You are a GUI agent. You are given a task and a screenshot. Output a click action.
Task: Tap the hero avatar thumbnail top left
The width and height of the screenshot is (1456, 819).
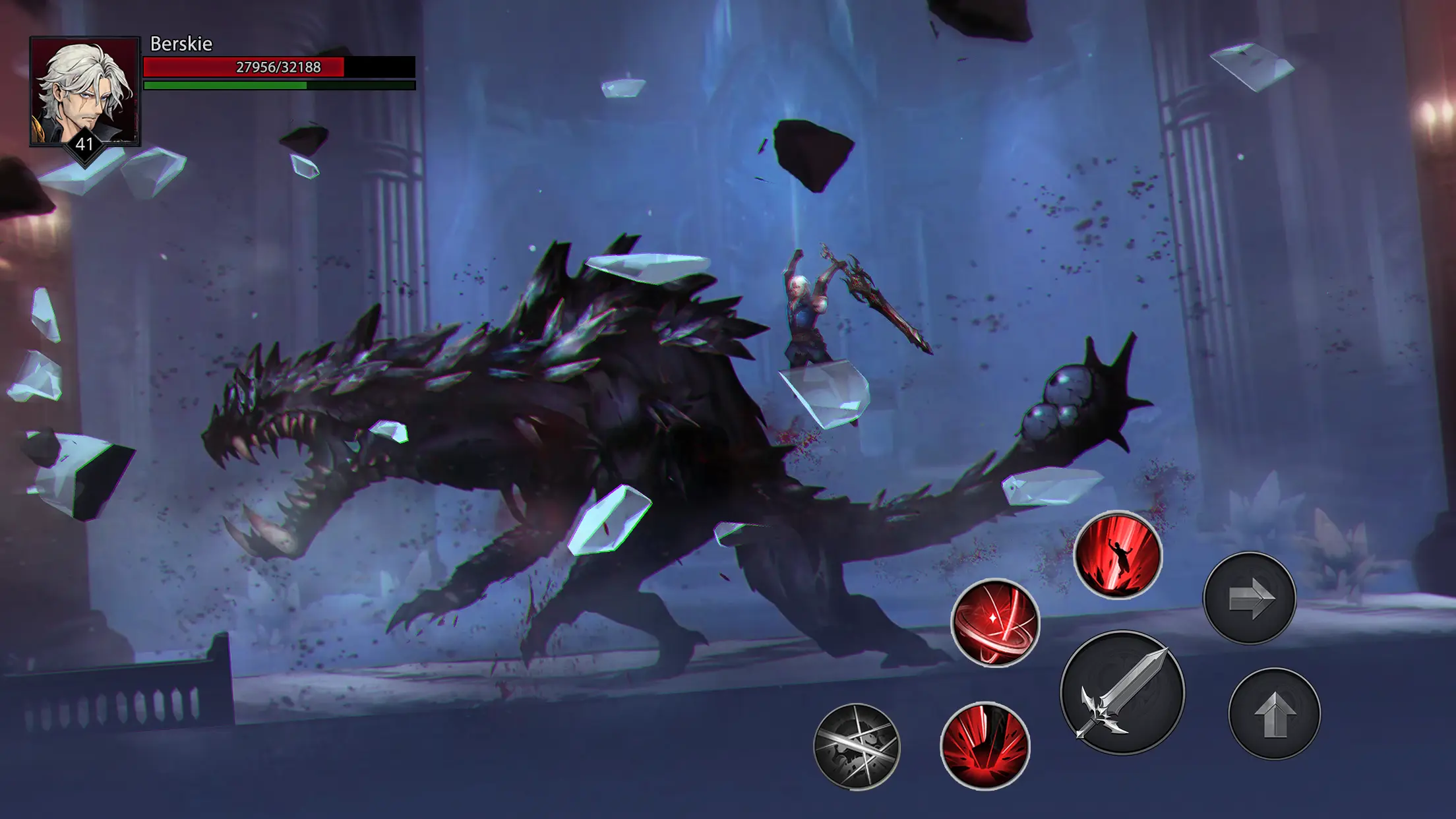pyautogui.click(x=83, y=92)
